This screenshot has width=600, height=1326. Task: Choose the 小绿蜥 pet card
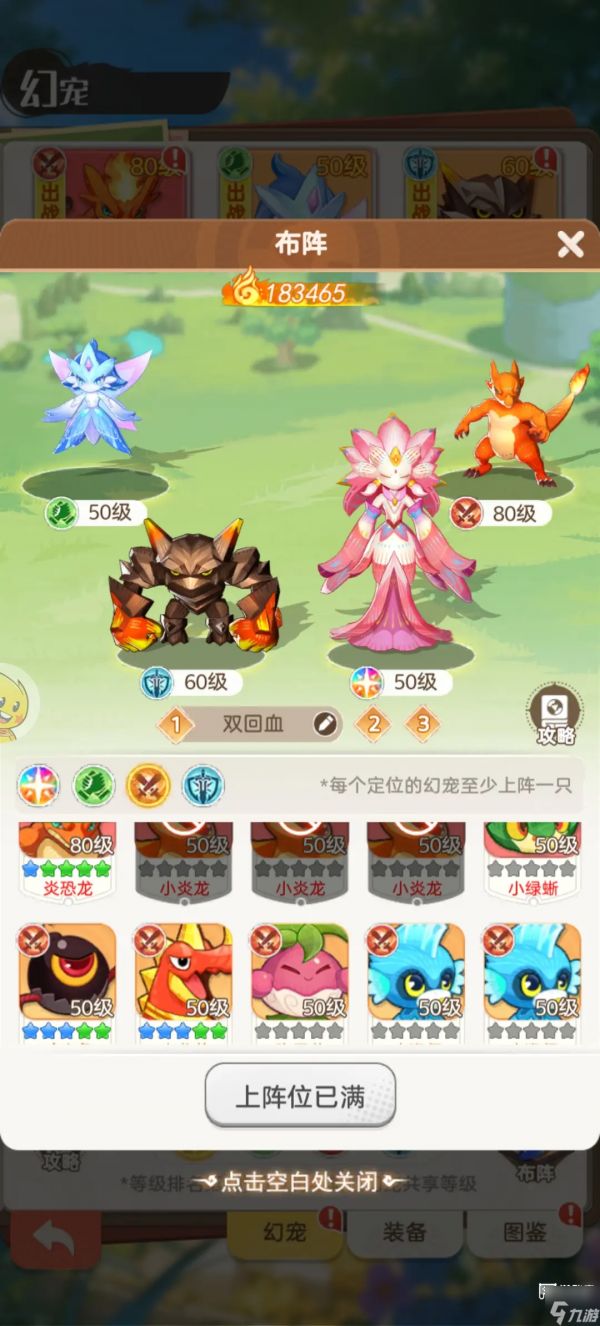532,860
